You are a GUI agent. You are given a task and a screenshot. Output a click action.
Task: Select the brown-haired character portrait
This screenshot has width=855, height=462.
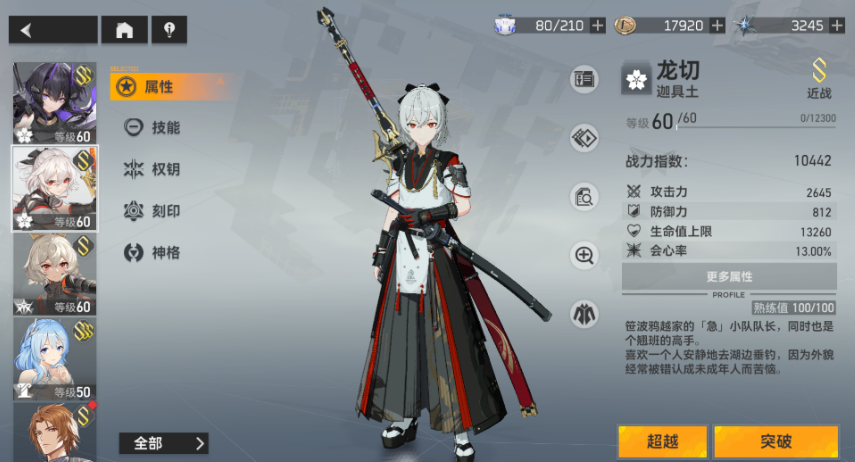[54, 432]
